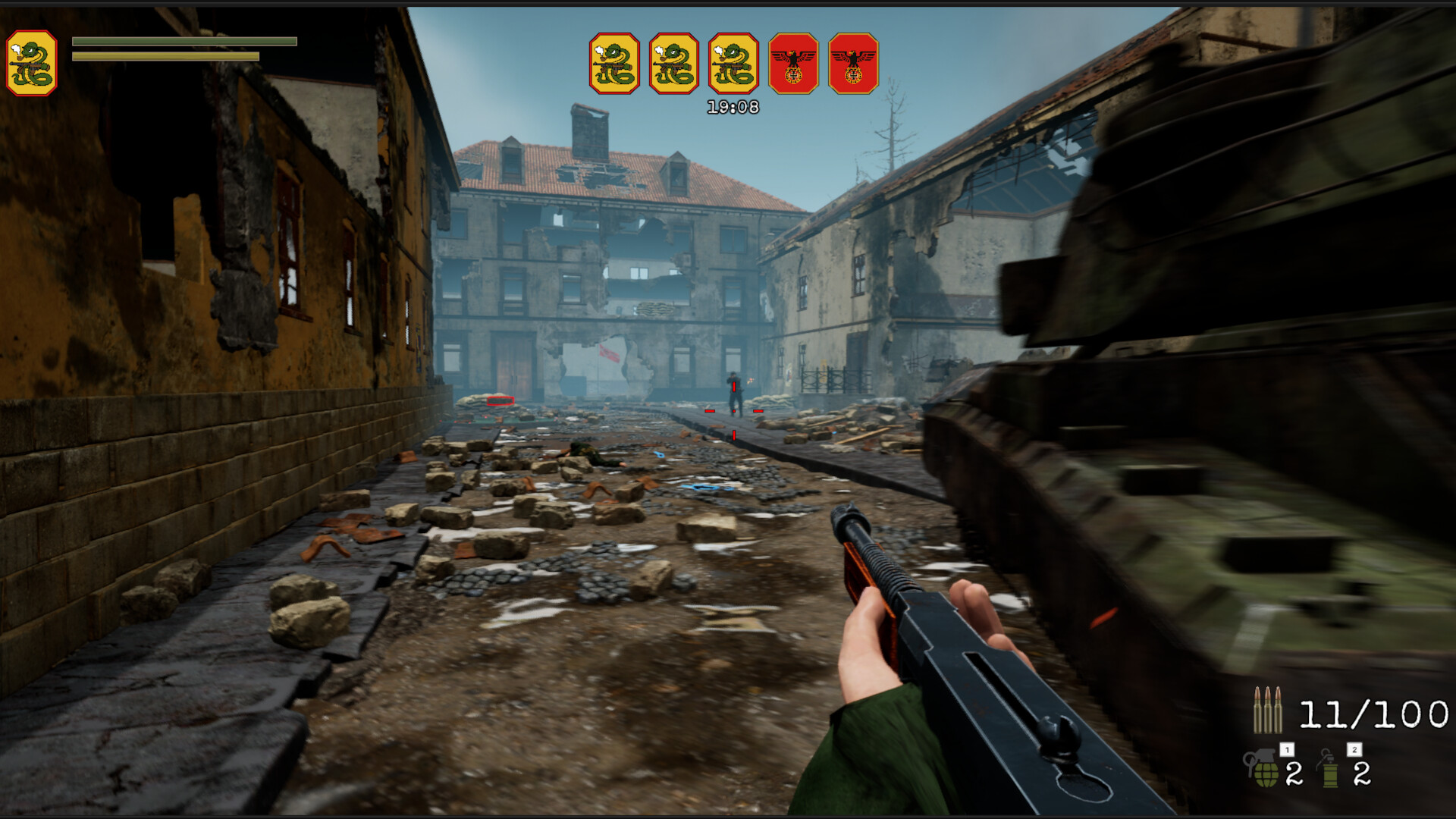Viewport: 1456px width, 819px height.
Task: Click the snake squad emblem portrait top-left
Action: coord(32,60)
